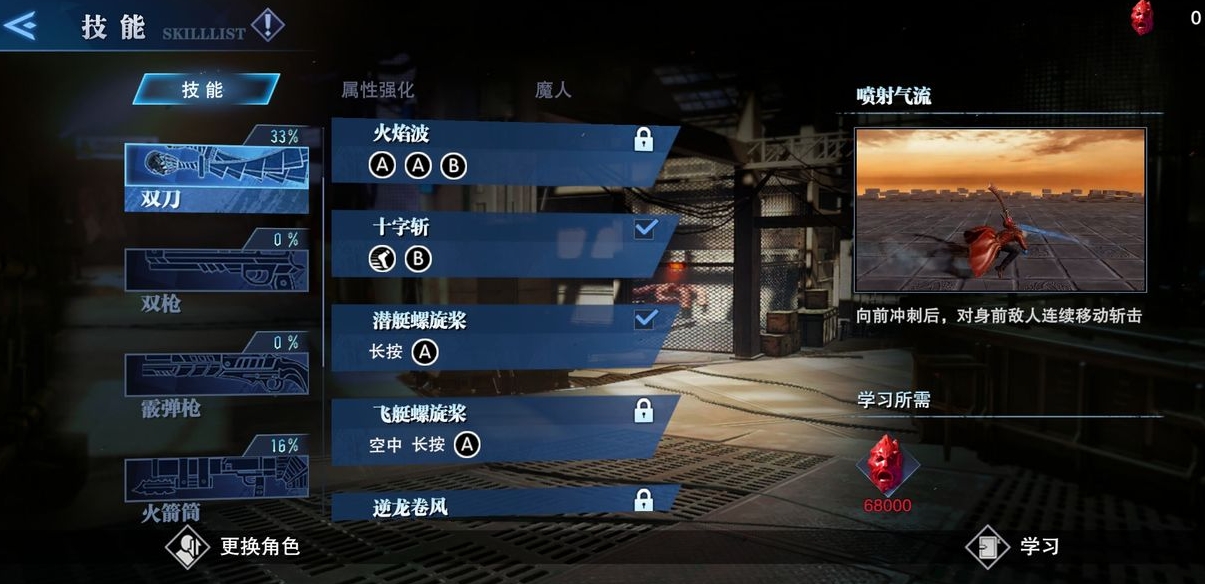View the 喷射气流 skill preview thumbnail
Image resolution: width=1205 pixels, height=584 pixels.
[1000, 210]
